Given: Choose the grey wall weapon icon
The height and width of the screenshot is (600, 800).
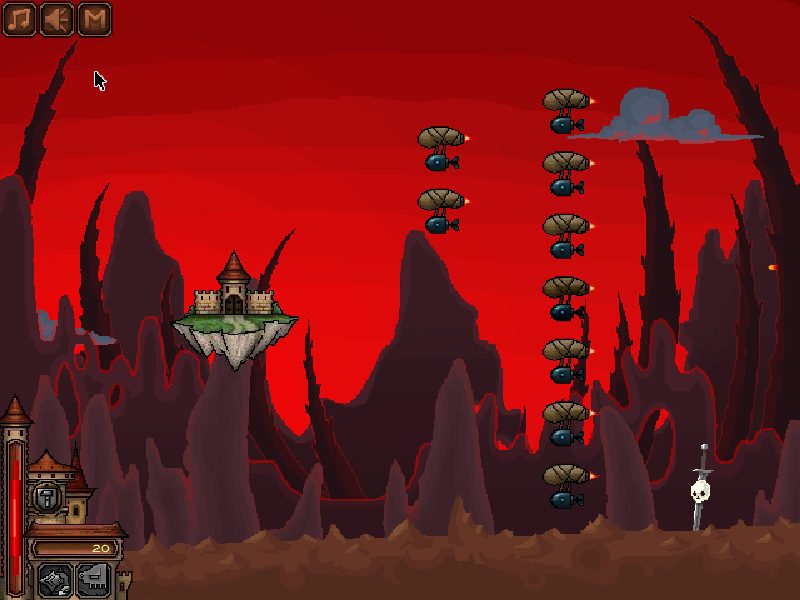Looking at the screenshot, I should coord(91,579).
